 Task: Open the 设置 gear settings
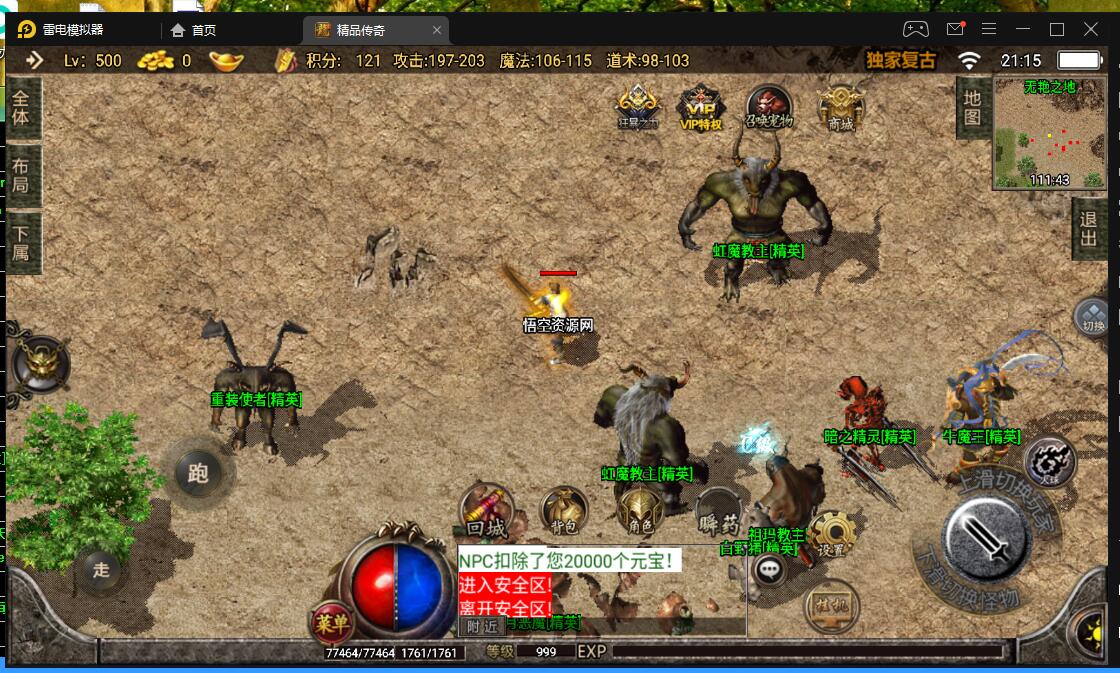click(x=831, y=536)
